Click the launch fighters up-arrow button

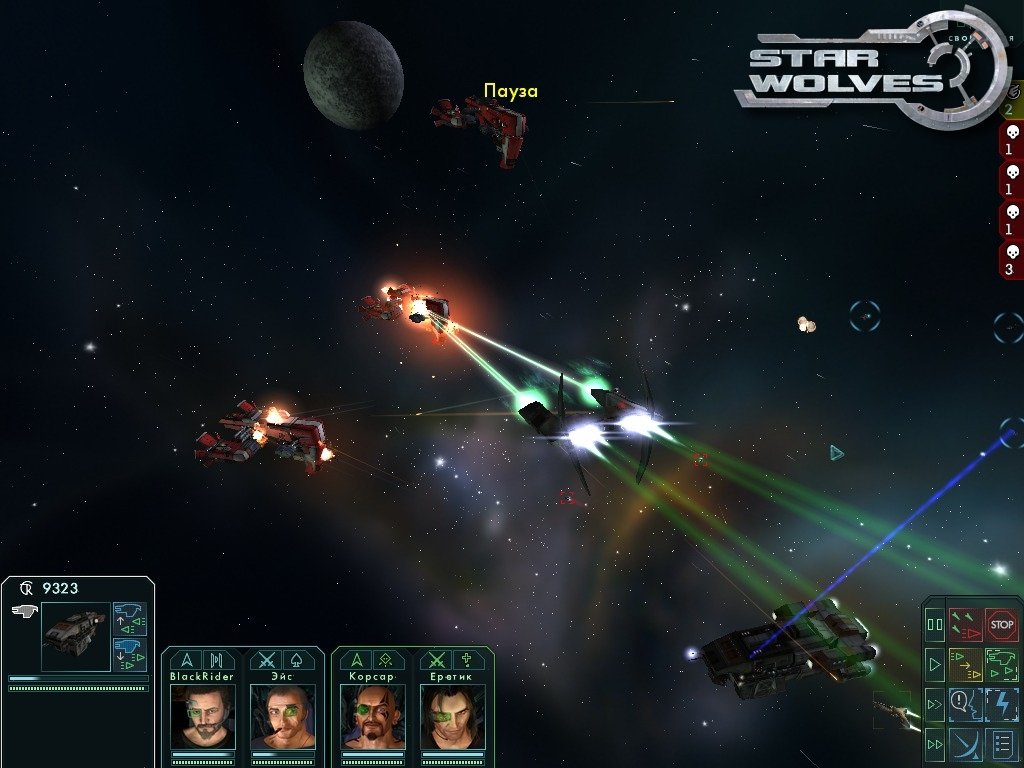pos(130,618)
